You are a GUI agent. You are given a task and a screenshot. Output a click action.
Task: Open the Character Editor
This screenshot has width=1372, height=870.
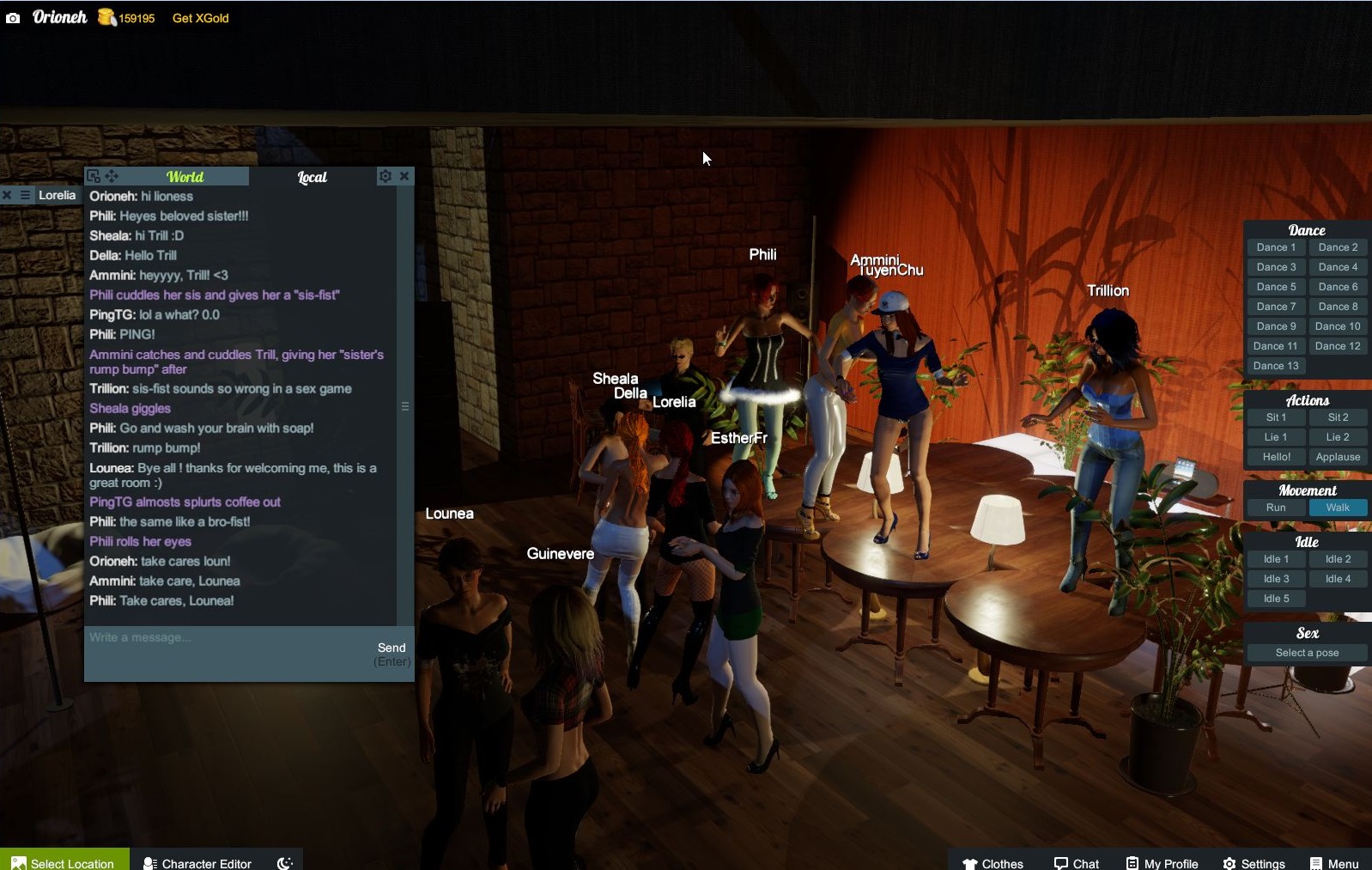click(x=197, y=862)
